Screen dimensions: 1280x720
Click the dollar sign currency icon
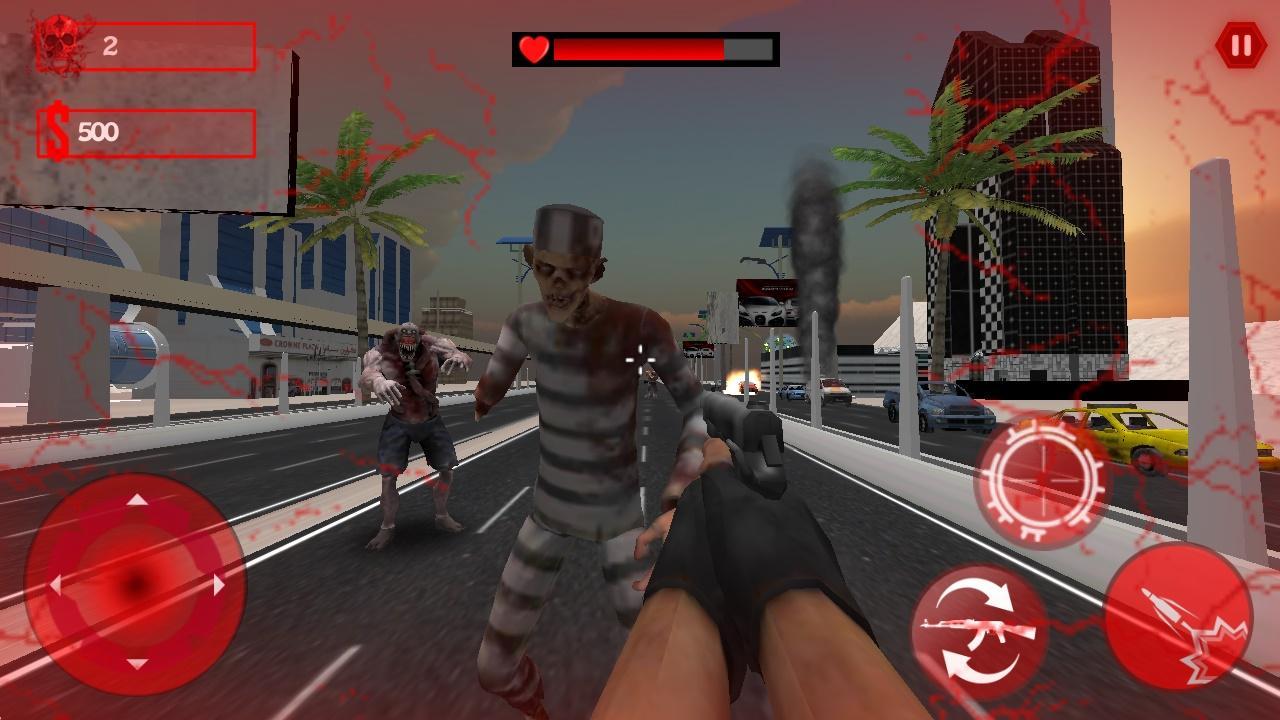[x=58, y=129]
